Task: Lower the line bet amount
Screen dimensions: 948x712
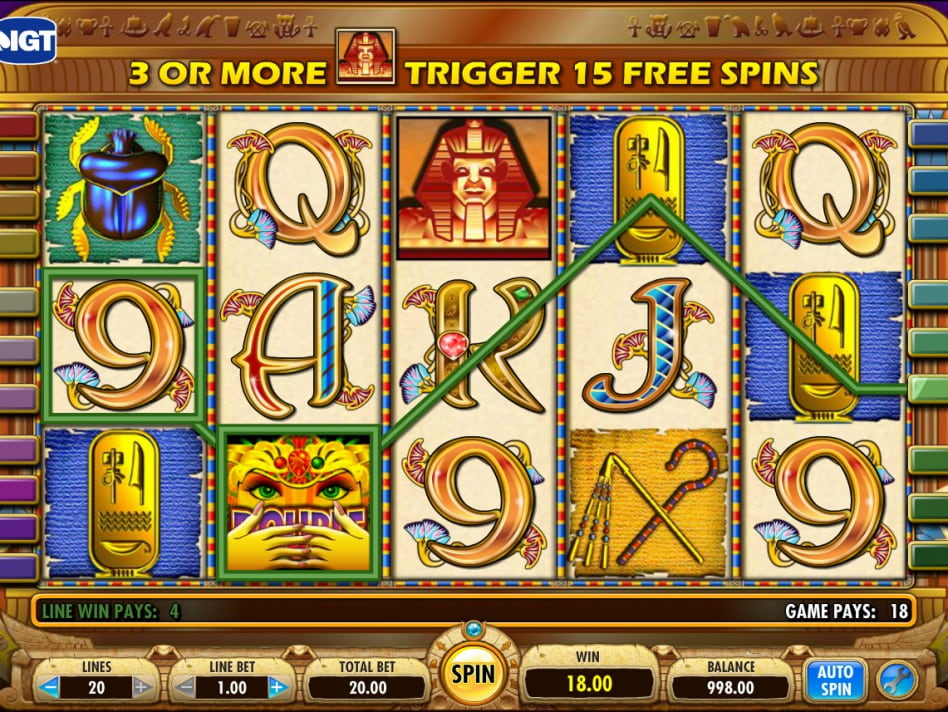Action: pyautogui.click(x=185, y=688)
